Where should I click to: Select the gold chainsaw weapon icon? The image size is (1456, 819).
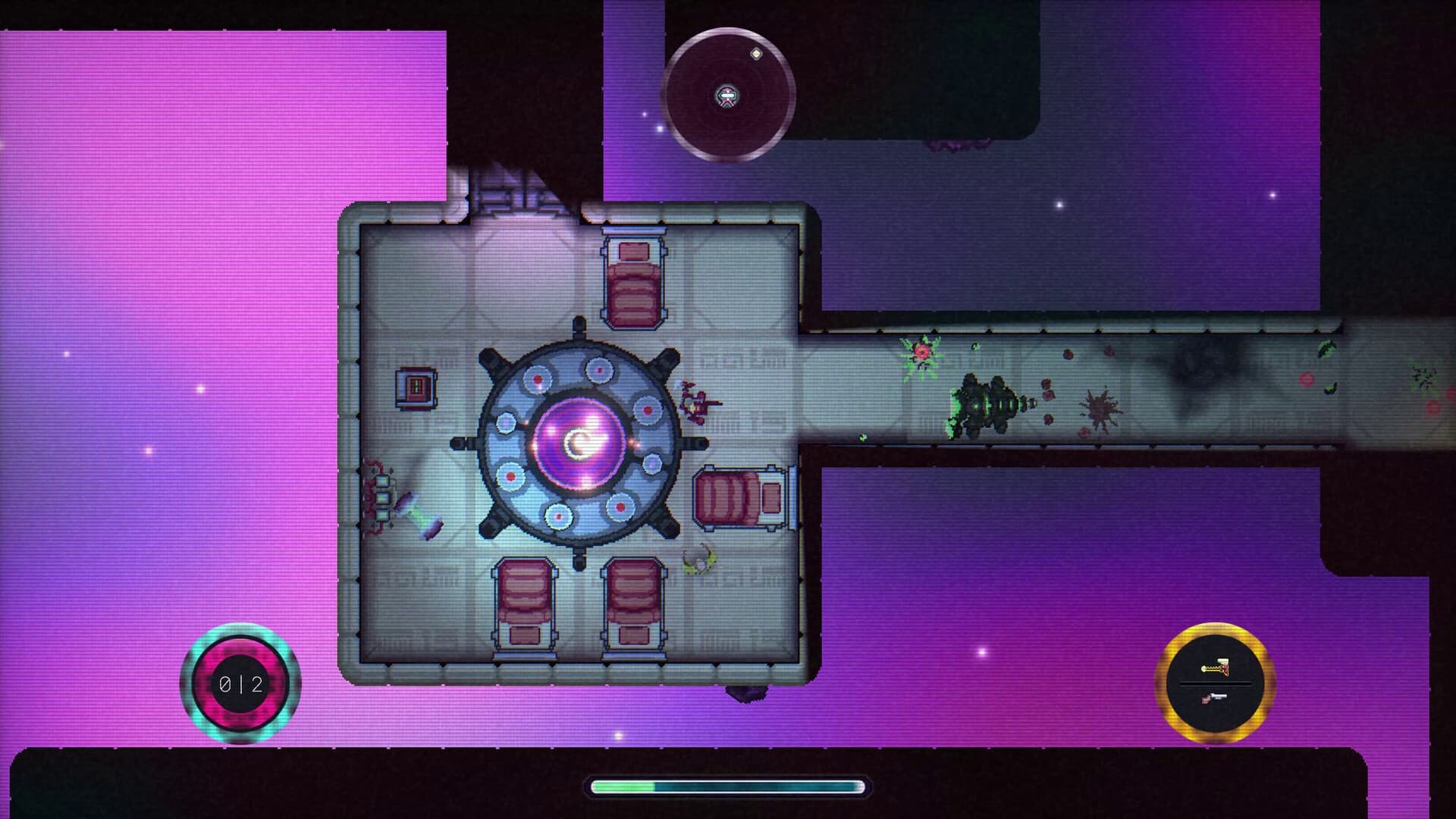pos(1215,668)
